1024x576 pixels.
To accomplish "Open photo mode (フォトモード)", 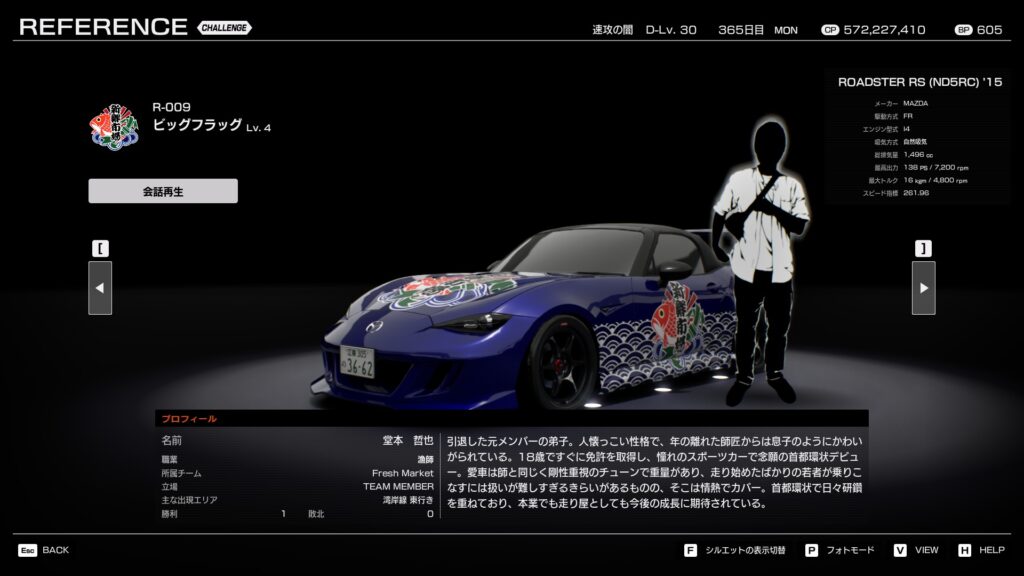I will pyautogui.click(x=839, y=550).
